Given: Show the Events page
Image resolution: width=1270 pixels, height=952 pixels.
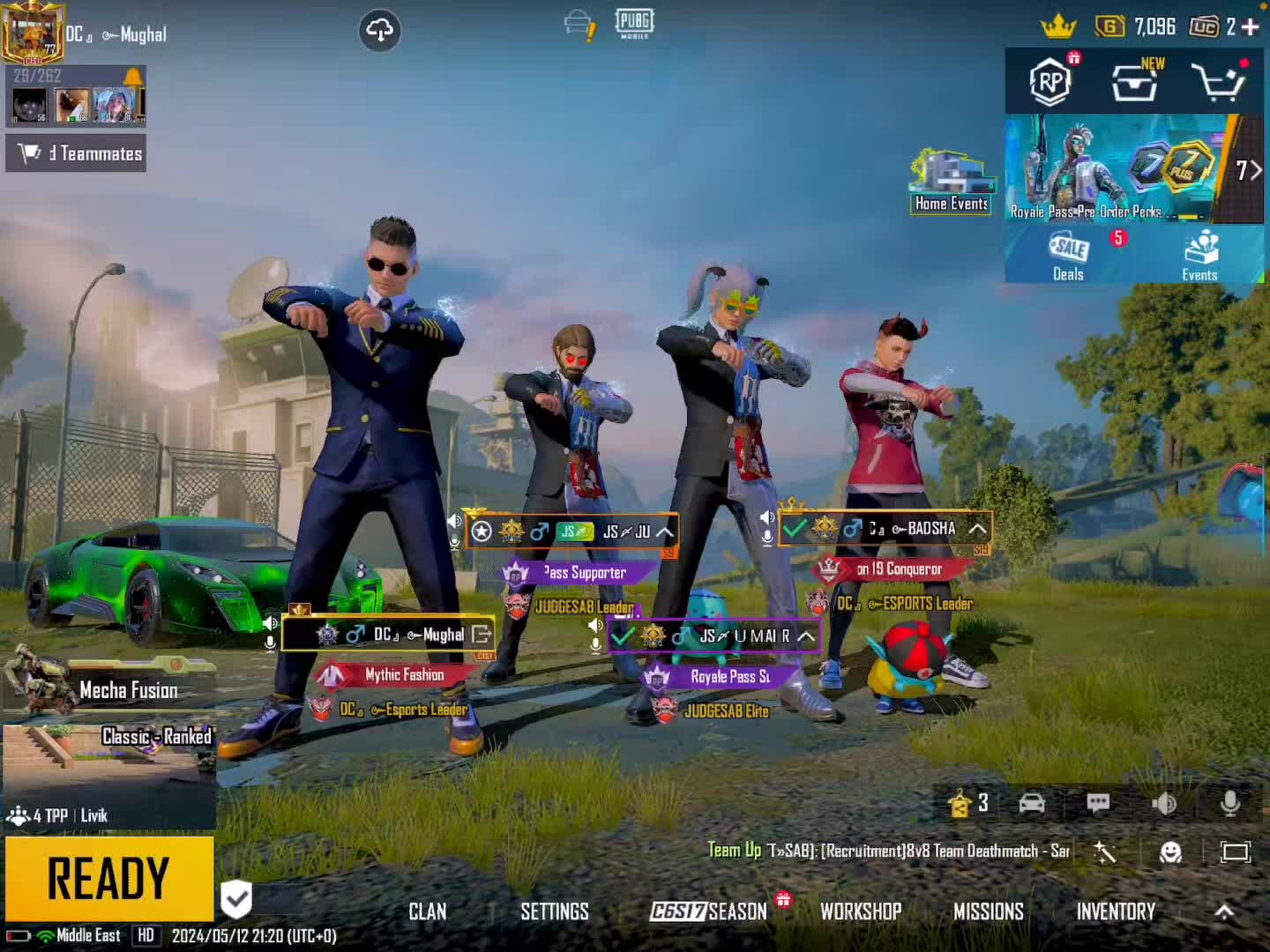Looking at the screenshot, I should tap(1199, 256).
